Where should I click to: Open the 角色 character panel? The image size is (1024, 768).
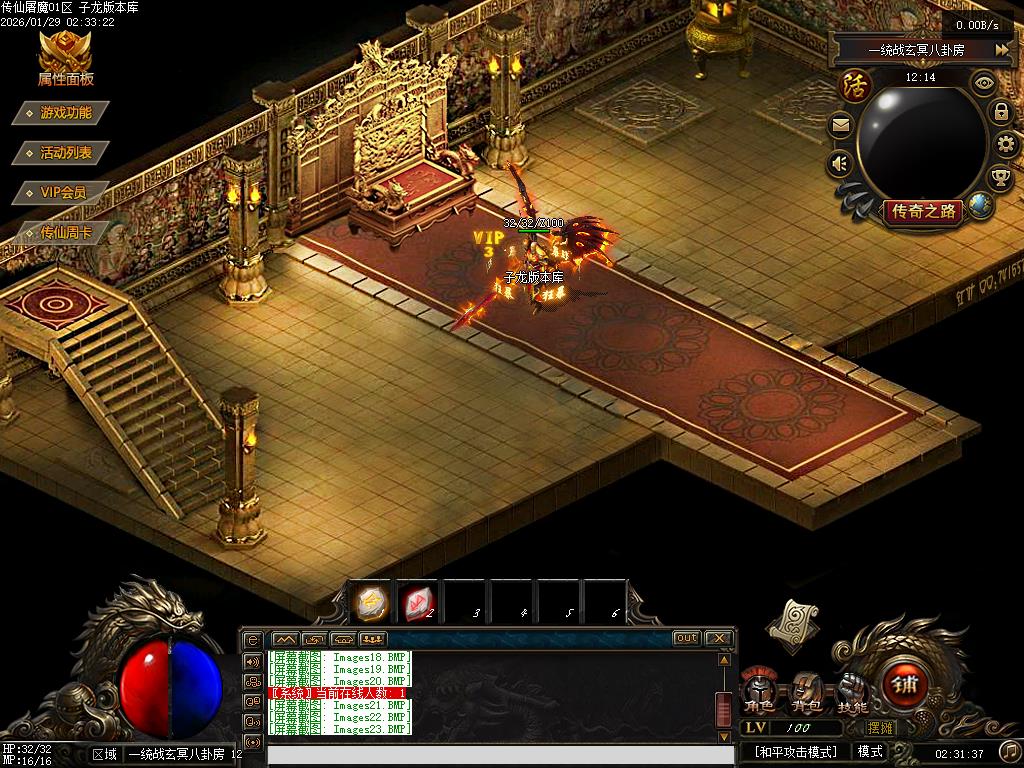point(757,692)
